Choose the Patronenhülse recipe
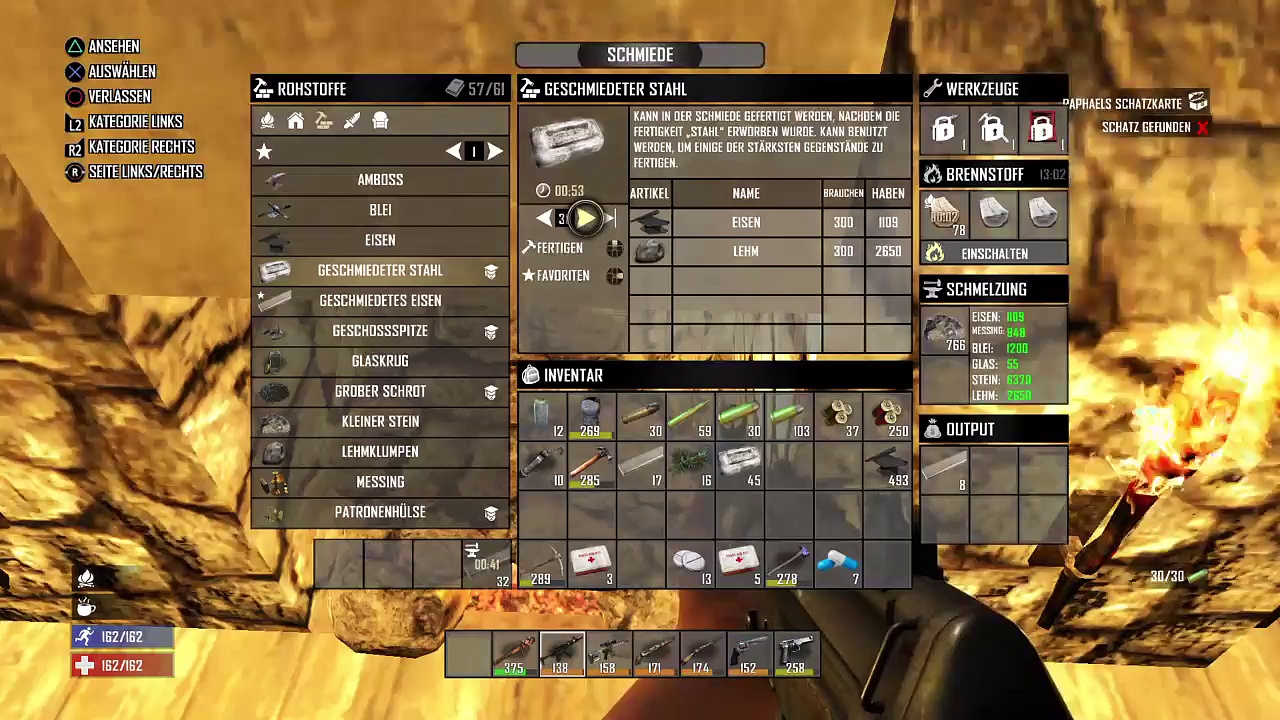Image resolution: width=1280 pixels, height=720 pixels. (x=380, y=512)
